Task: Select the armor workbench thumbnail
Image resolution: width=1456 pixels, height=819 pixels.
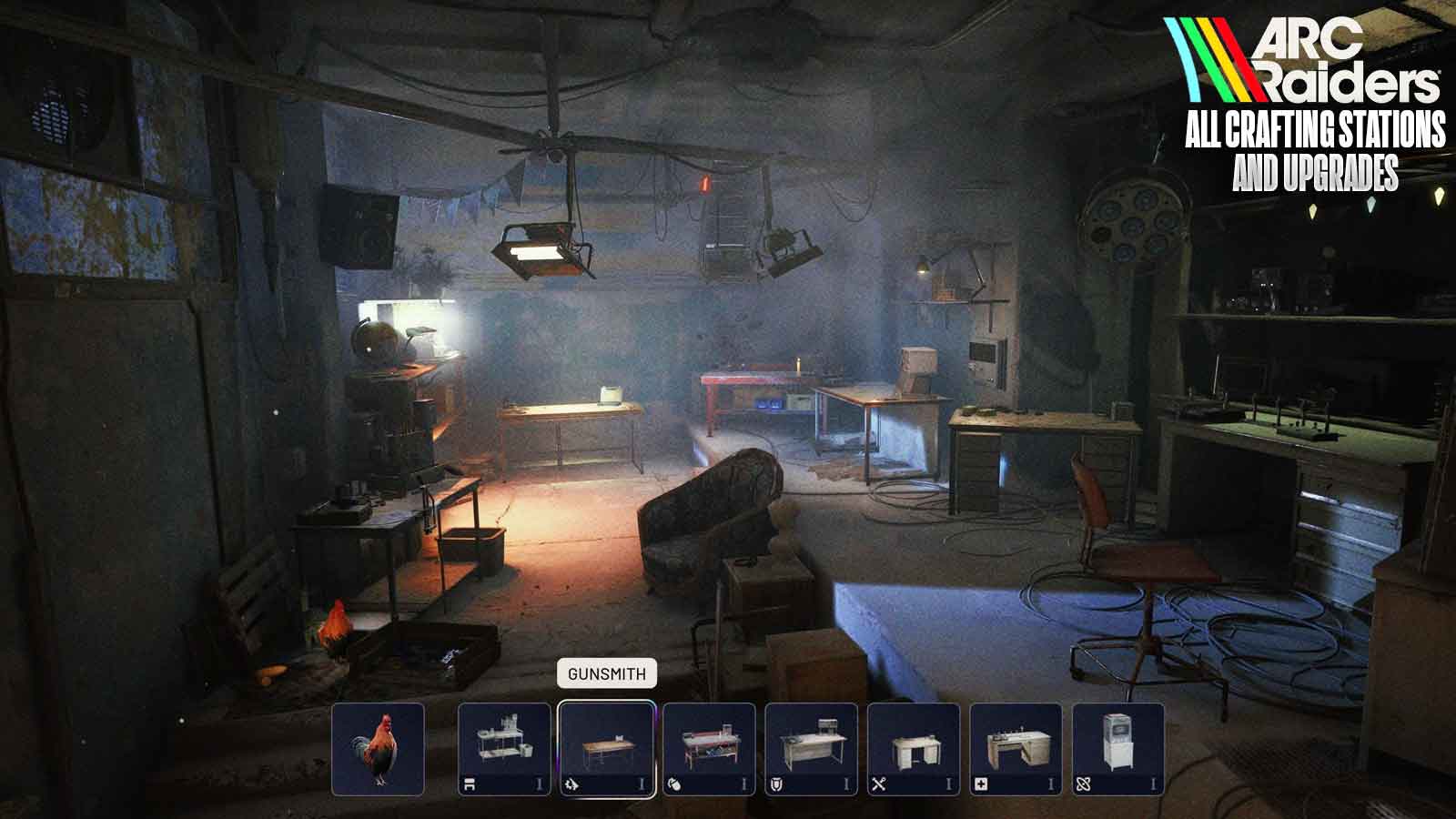Action: 813,746
